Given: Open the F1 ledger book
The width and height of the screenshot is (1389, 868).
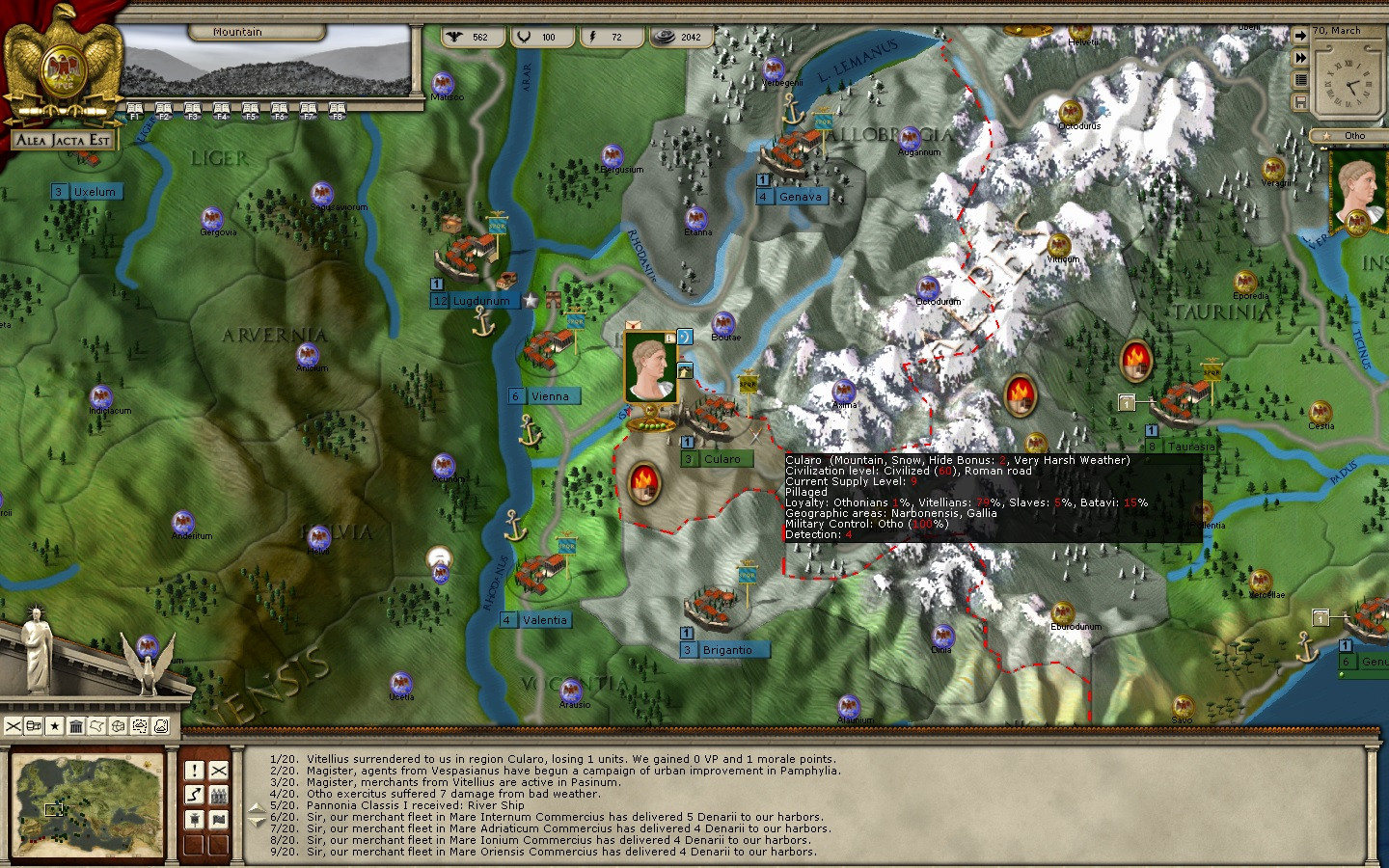Looking at the screenshot, I should coord(134,109).
